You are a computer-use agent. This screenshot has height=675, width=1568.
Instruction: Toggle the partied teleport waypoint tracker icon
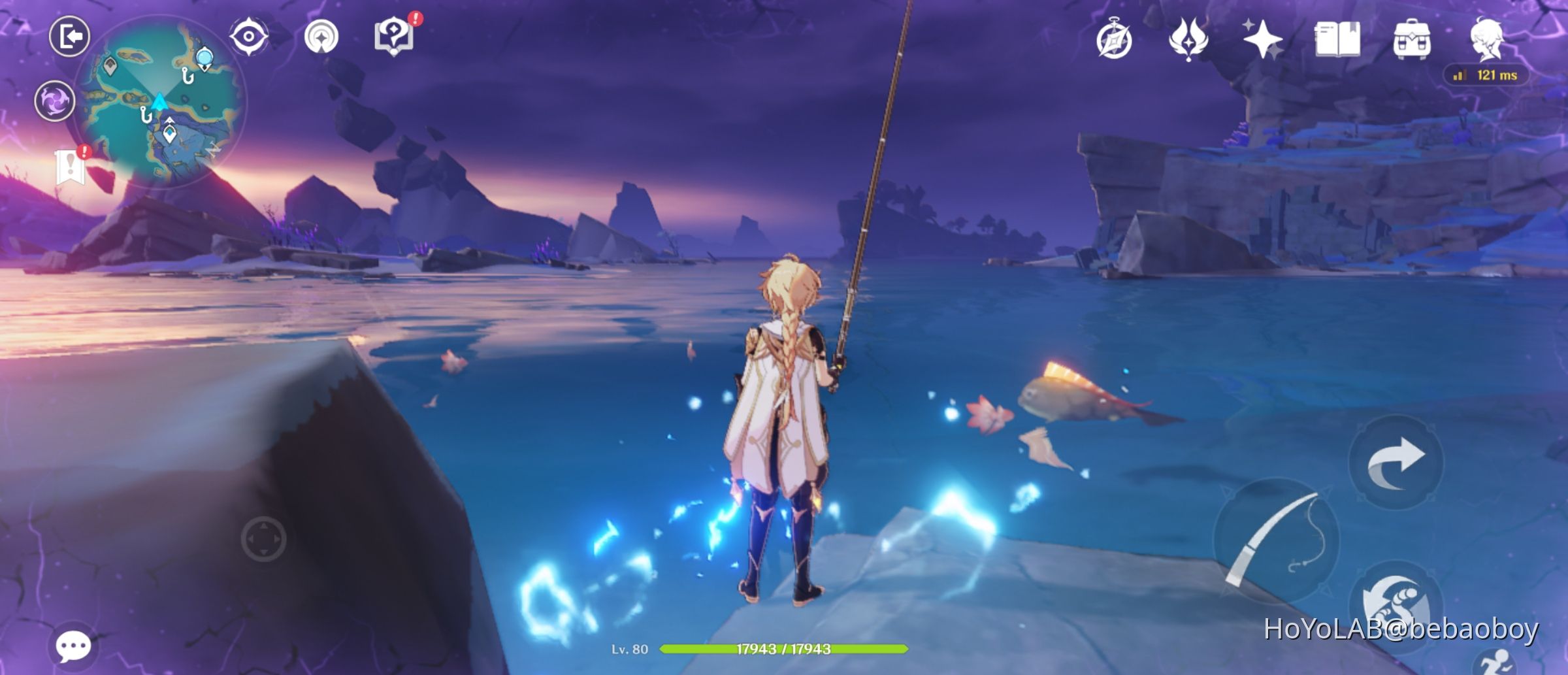319,36
